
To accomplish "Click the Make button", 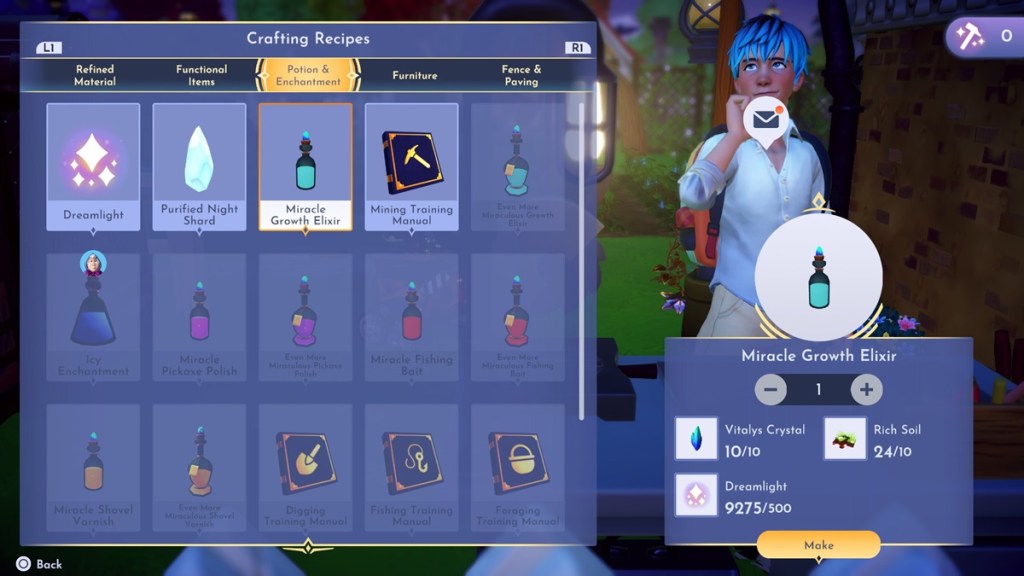I will 818,545.
